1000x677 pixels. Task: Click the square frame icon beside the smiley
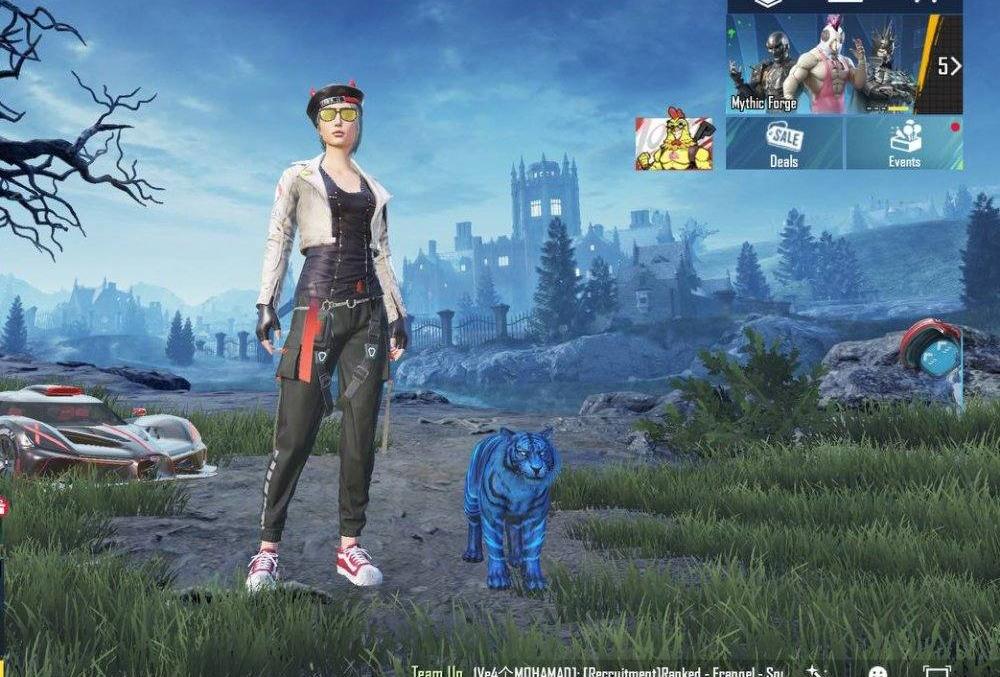[936, 672]
